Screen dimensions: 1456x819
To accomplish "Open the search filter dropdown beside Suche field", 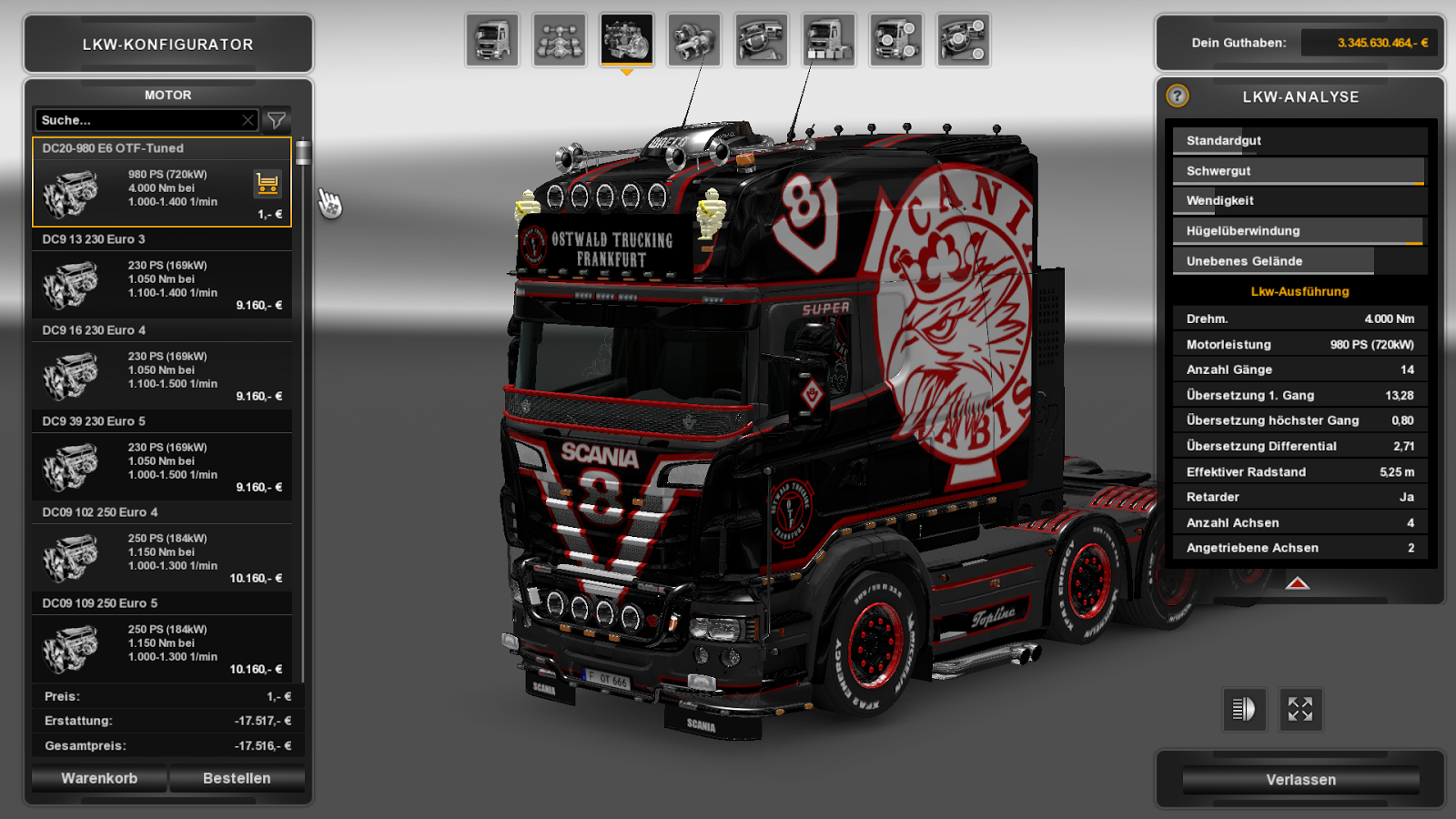I will pyautogui.click(x=278, y=119).
